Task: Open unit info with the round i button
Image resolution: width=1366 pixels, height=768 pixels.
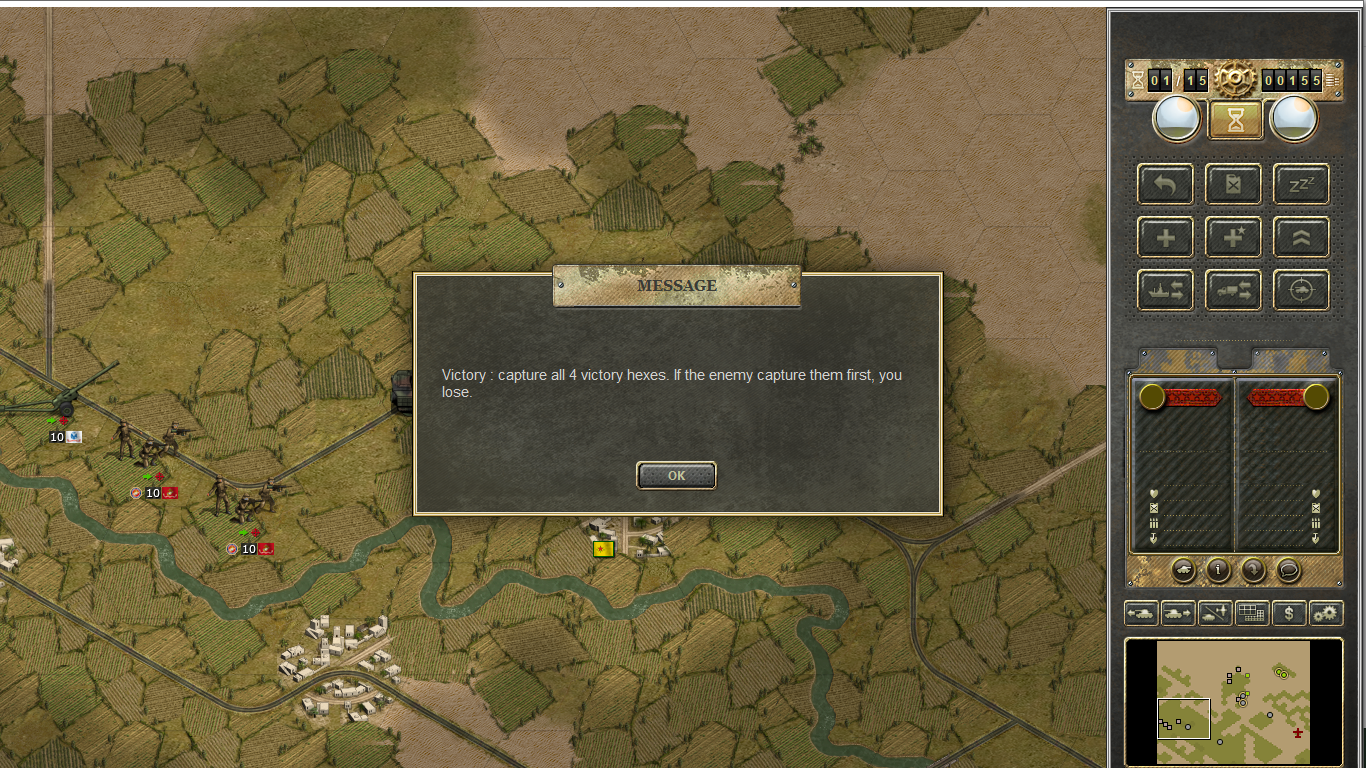Action: pyautogui.click(x=1218, y=570)
